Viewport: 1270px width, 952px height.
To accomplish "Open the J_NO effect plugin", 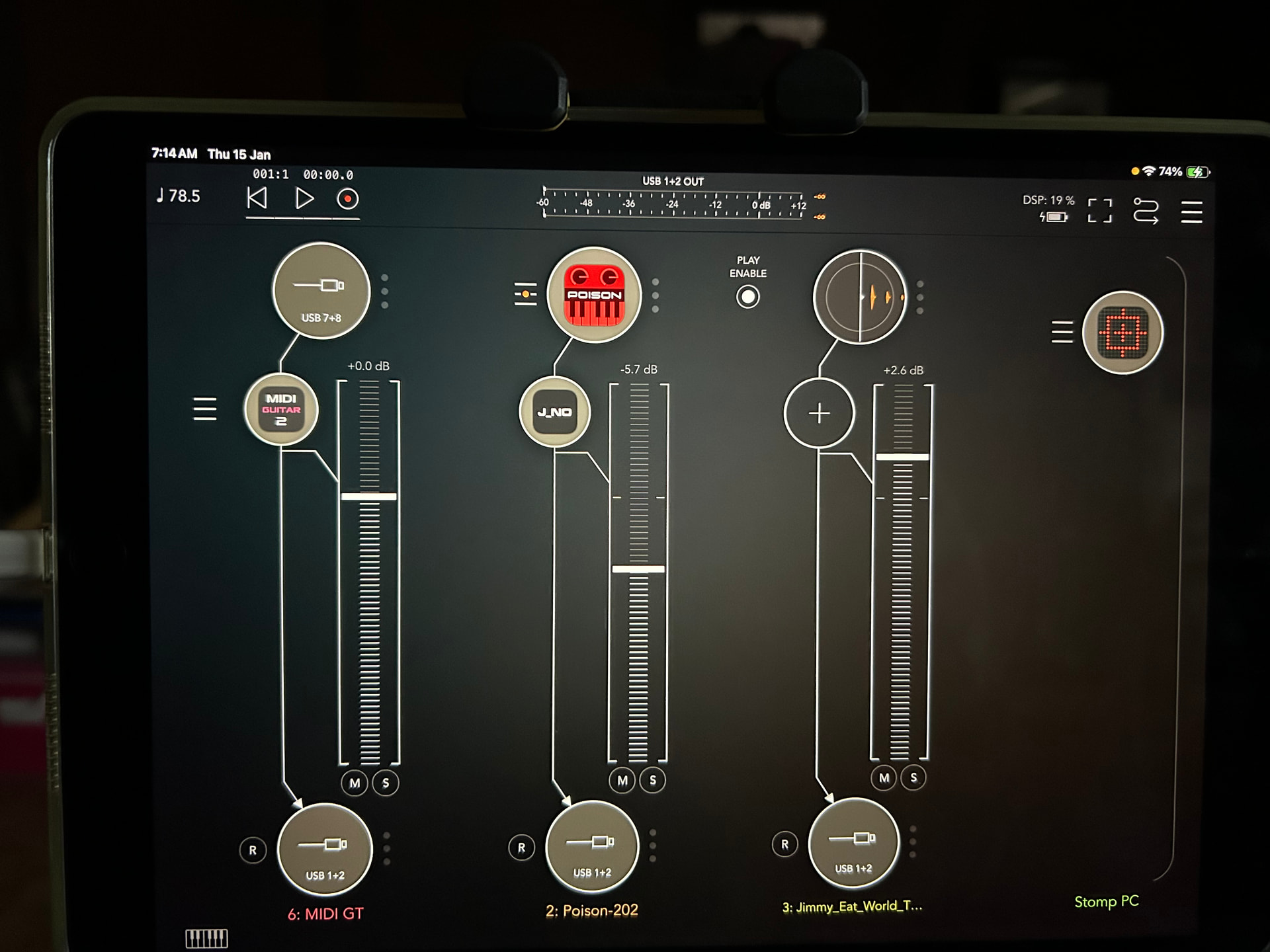I will (554, 412).
